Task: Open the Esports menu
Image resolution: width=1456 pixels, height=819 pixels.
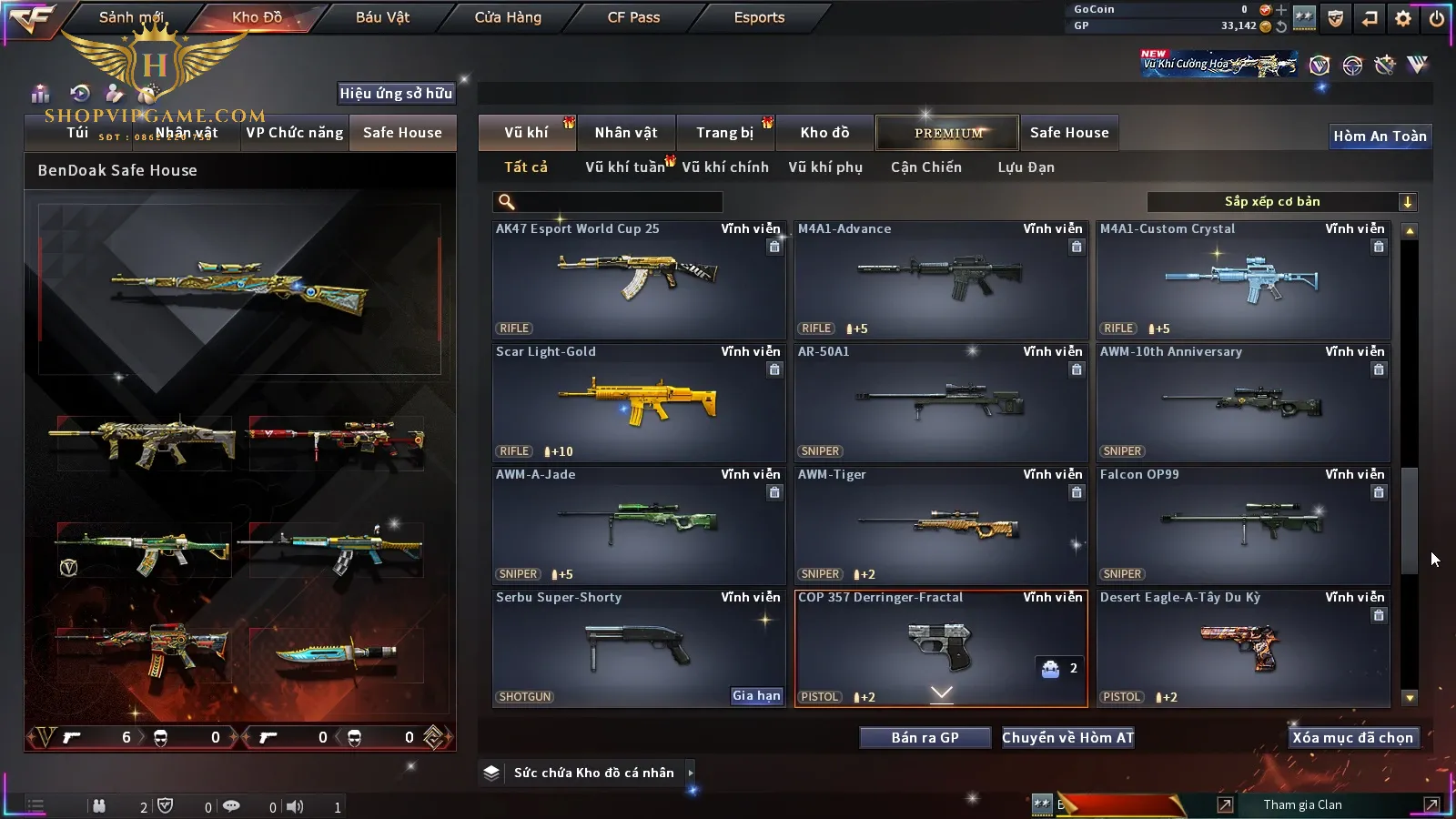Action: tap(759, 17)
